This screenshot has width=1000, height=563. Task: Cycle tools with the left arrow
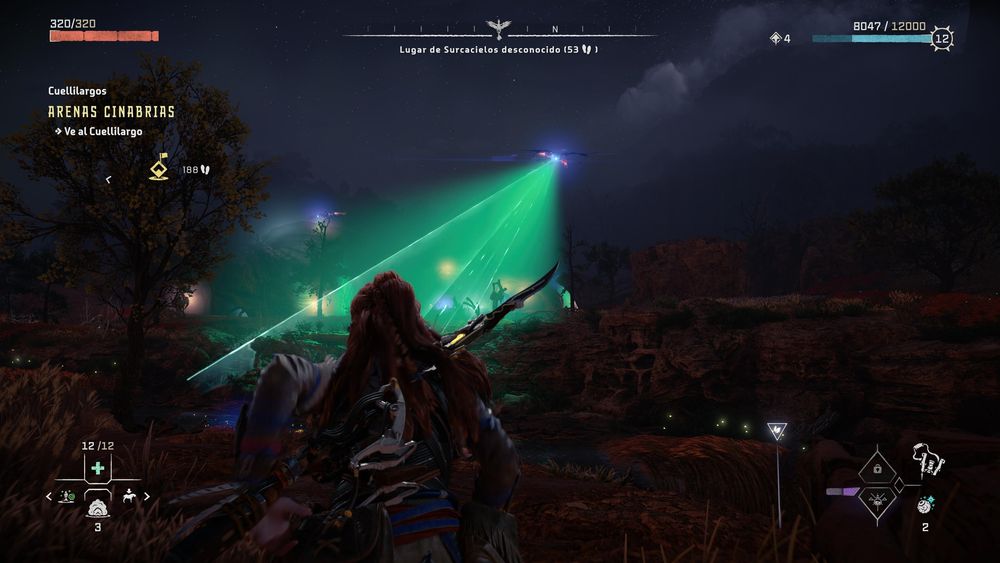coord(48,496)
